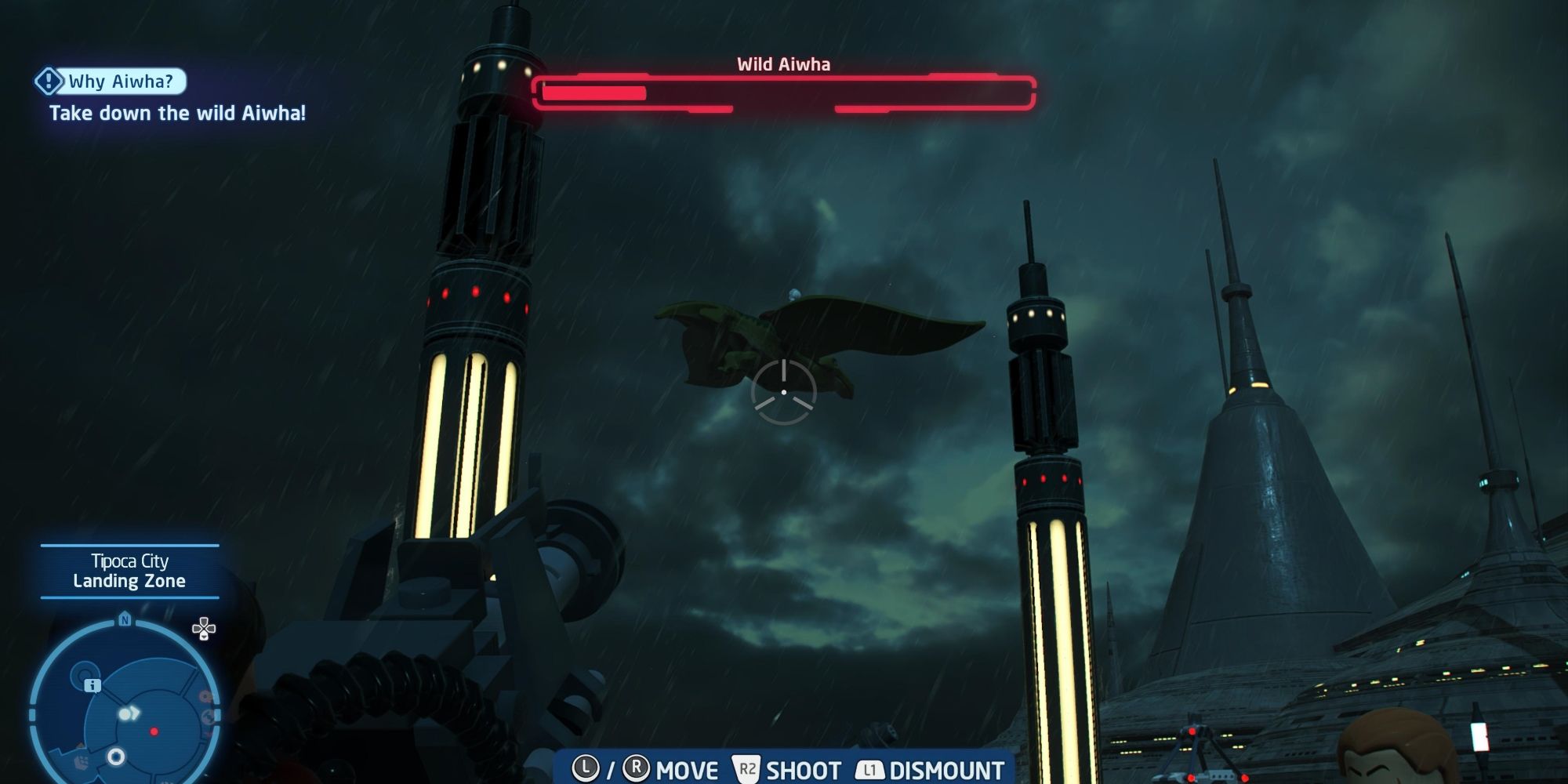This screenshot has height=784, width=1568.
Task: Click the L shoulder button icon in the control bar
Action: click(x=585, y=768)
